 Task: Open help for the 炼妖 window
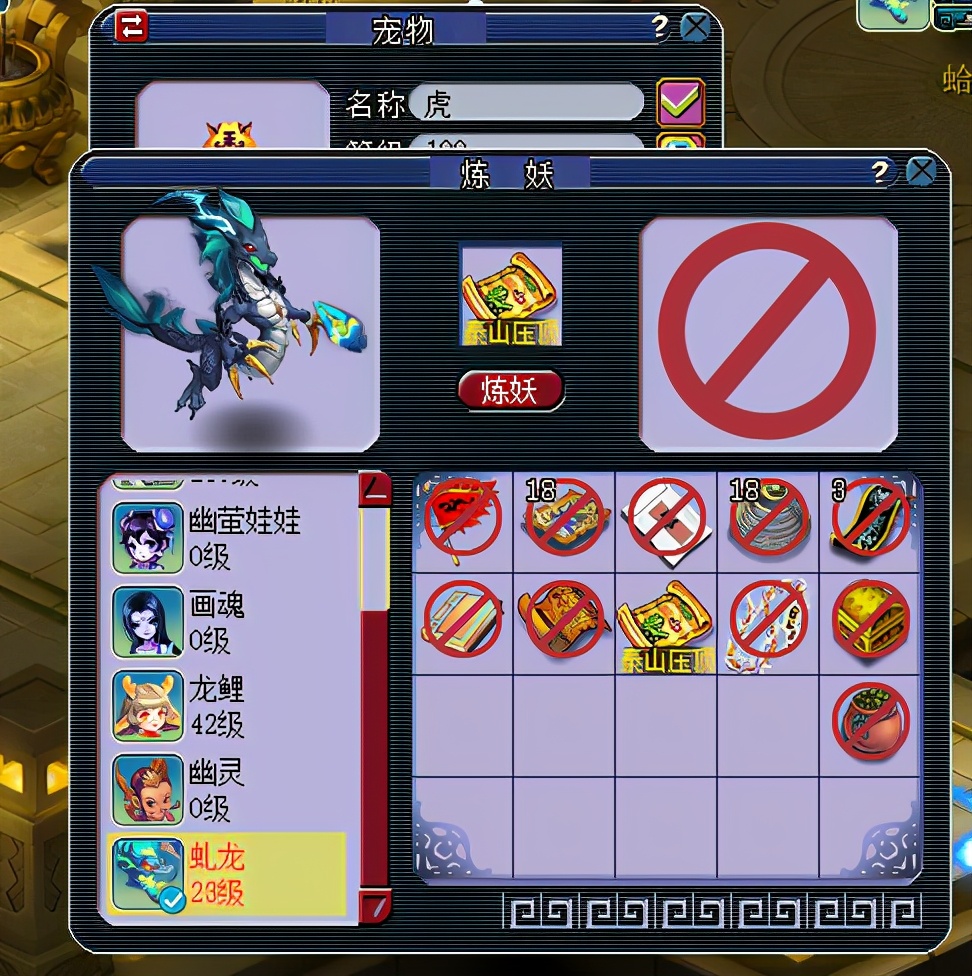point(880,173)
